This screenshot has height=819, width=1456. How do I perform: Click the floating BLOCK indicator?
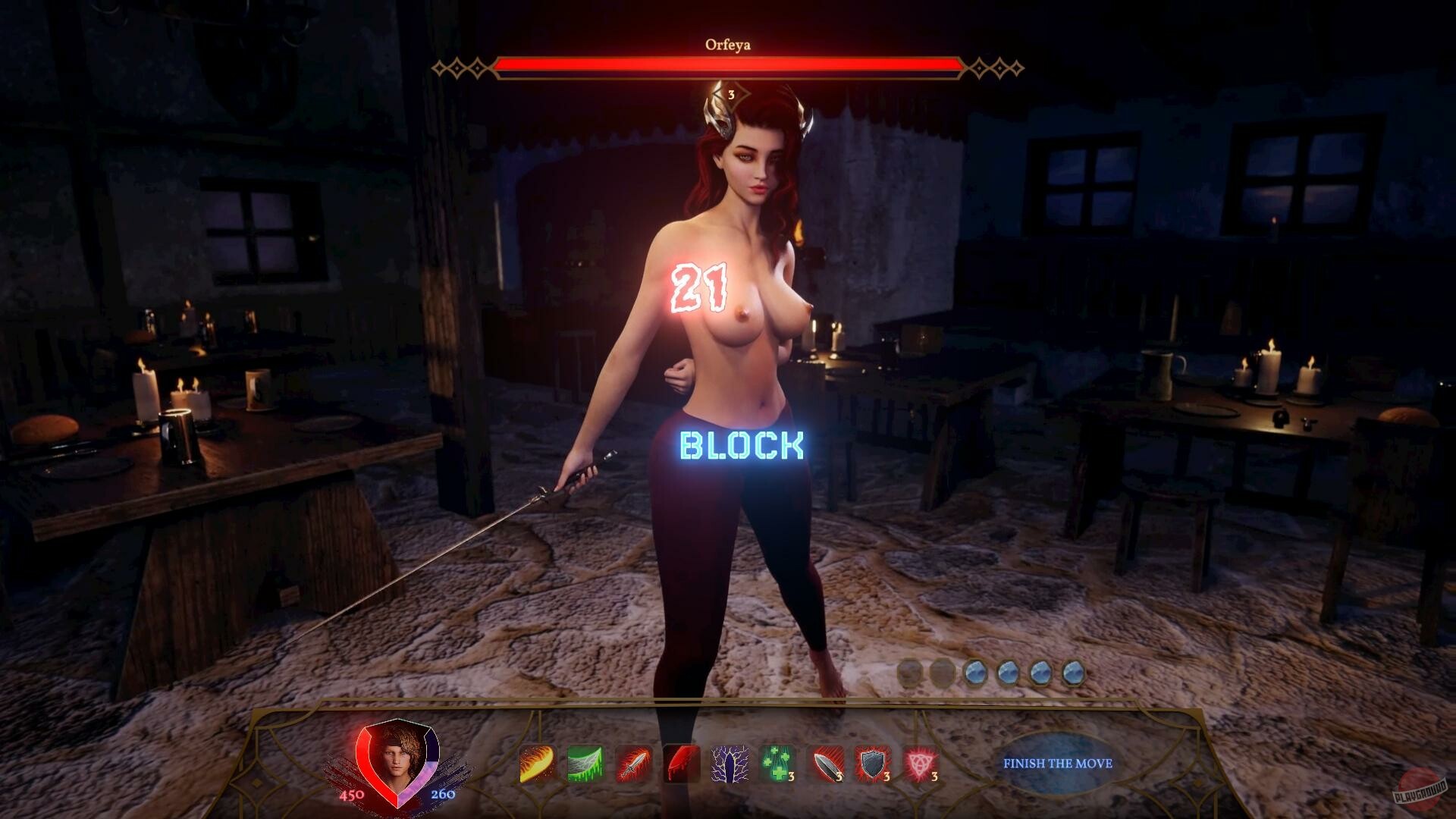742,446
